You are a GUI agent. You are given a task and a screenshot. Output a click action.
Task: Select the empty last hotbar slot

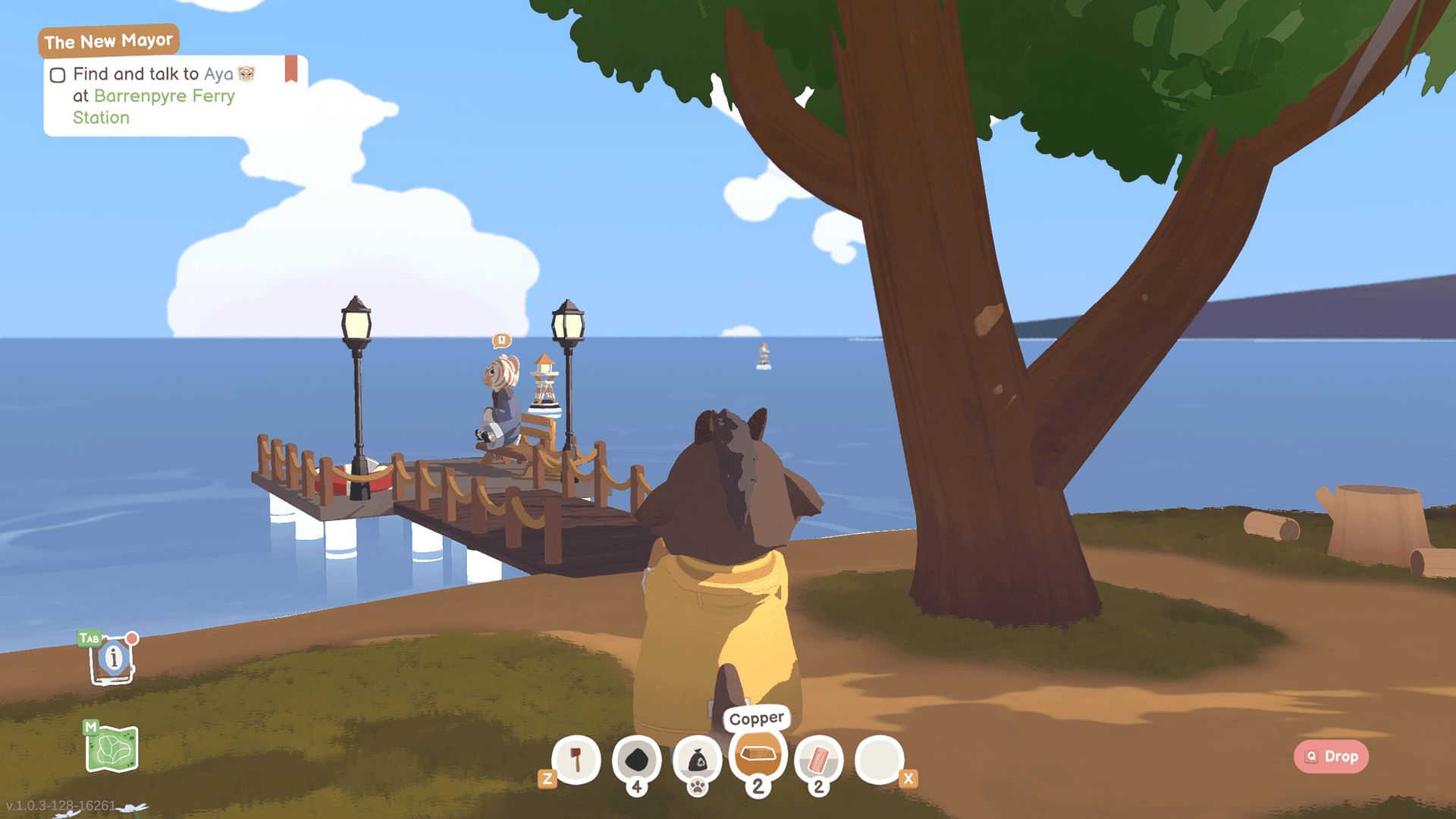pyautogui.click(x=879, y=759)
